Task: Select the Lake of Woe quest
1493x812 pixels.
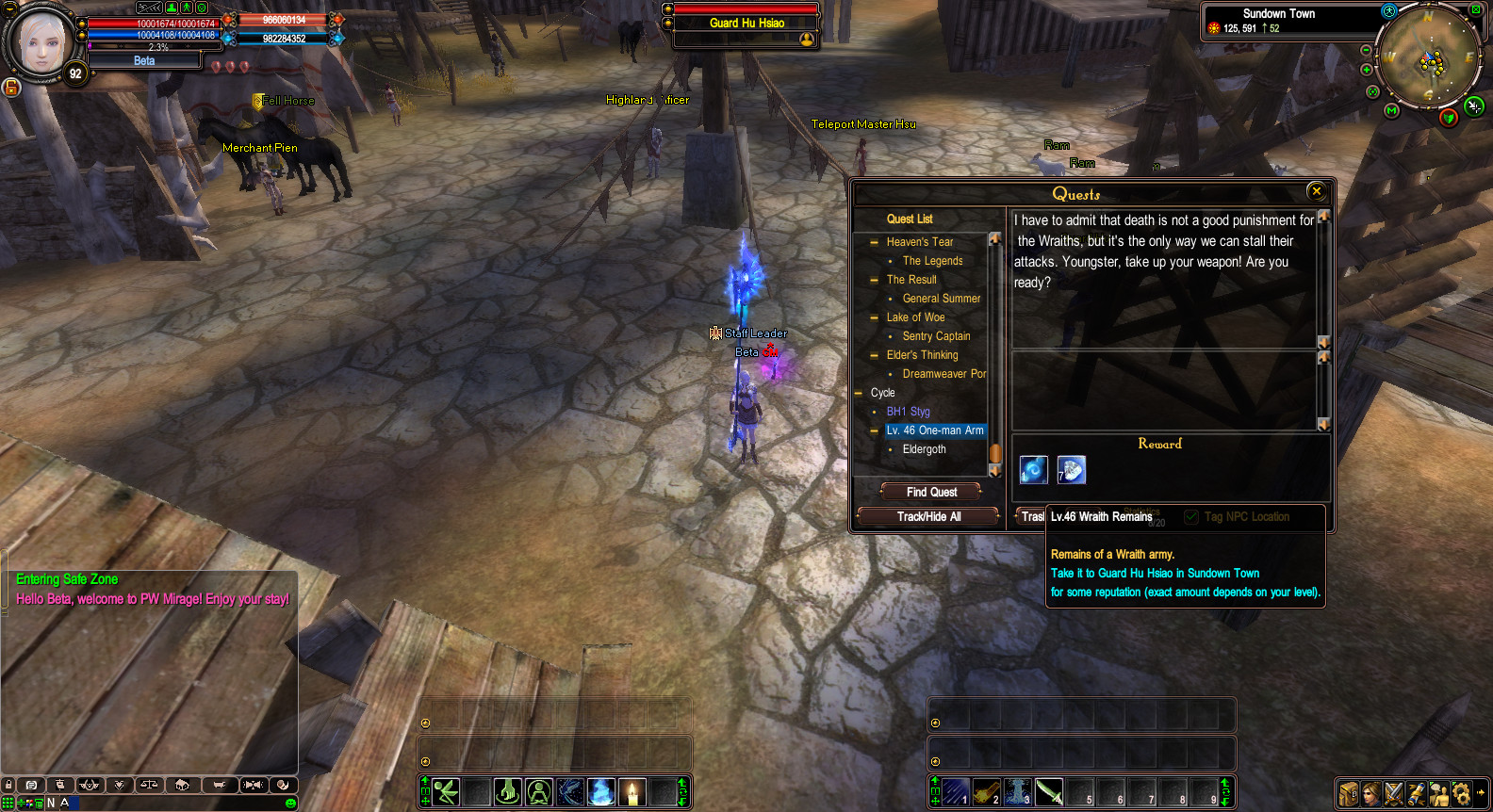Action: coord(915,317)
